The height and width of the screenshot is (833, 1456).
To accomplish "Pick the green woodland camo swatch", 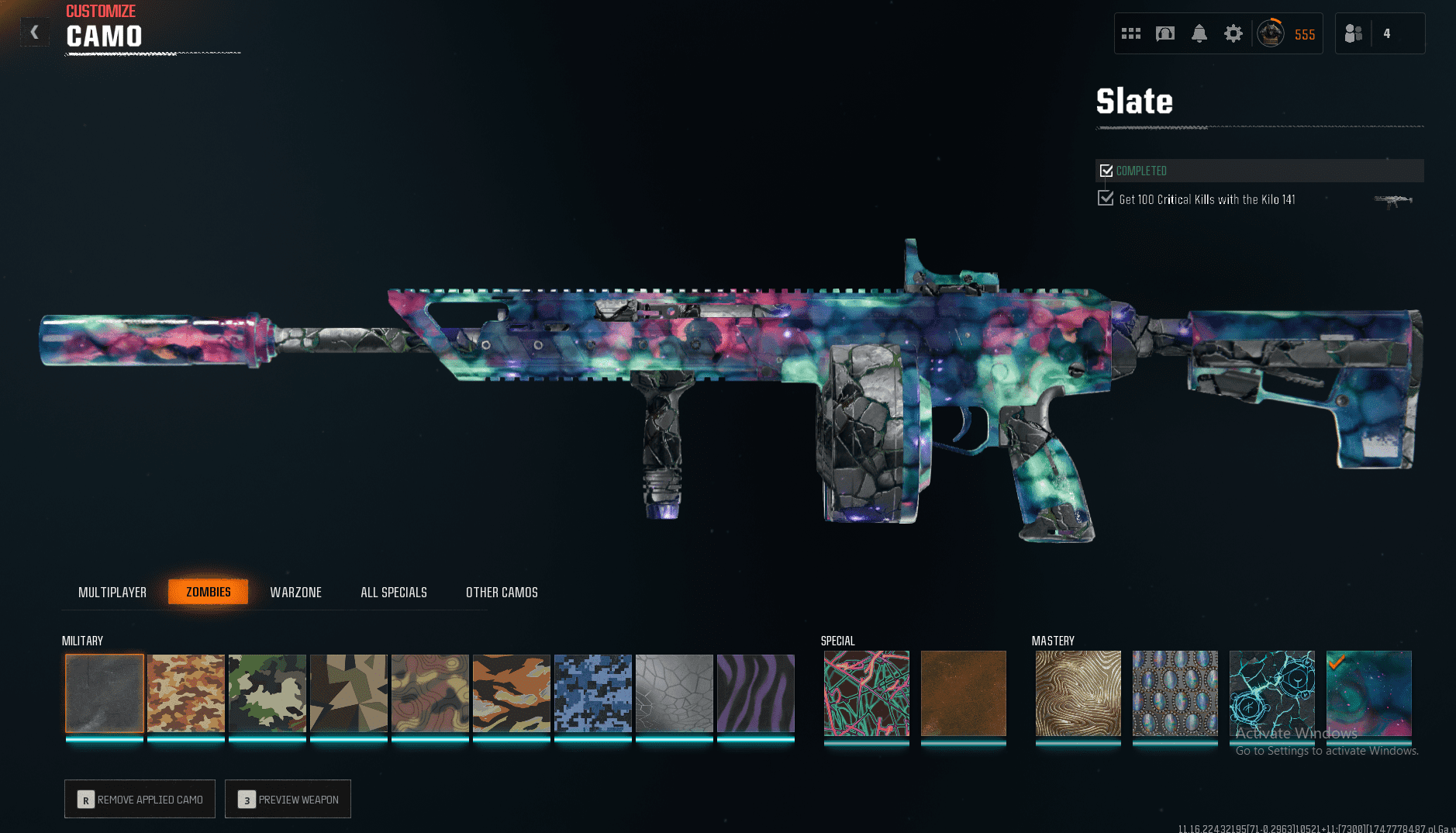I will [x=267, y=693].
